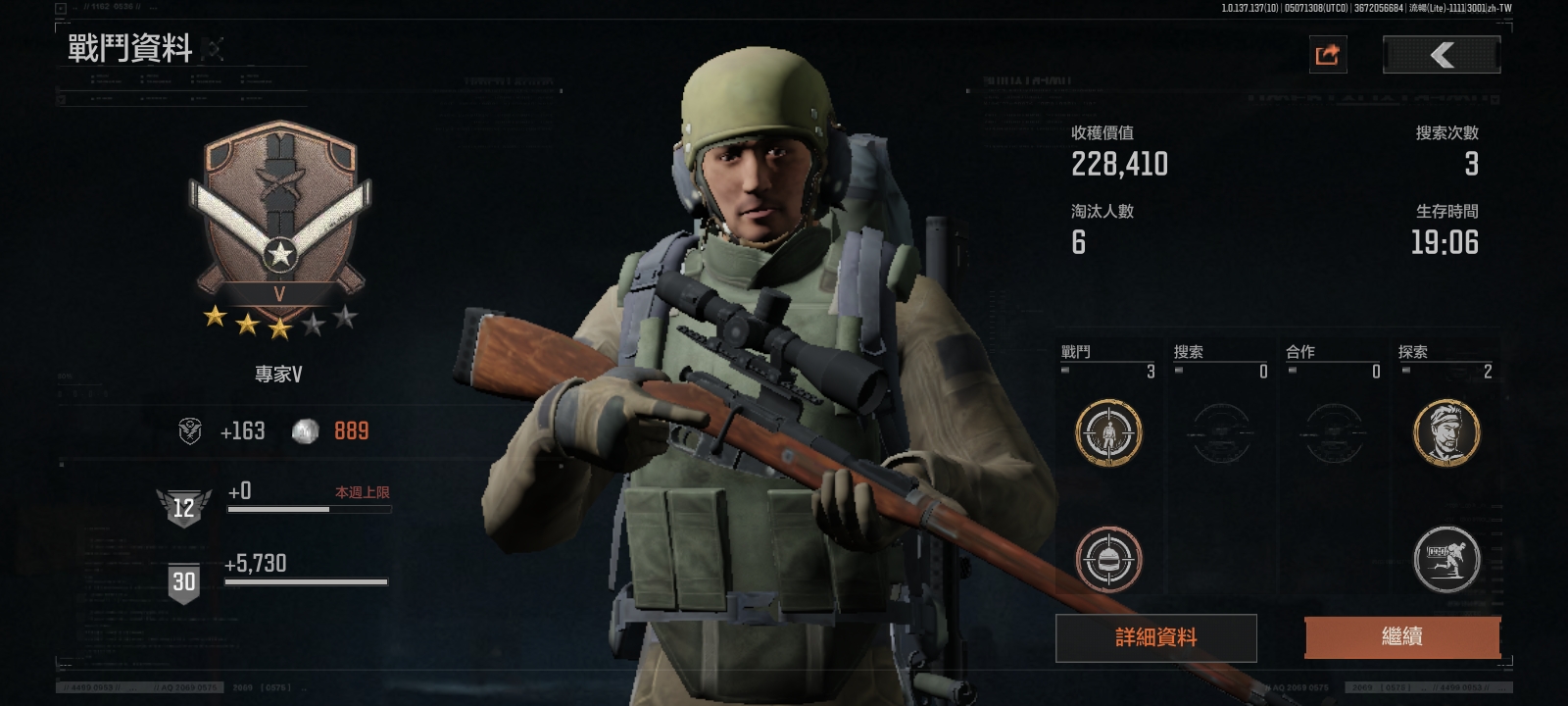
Task: Share the battle results
Action: 1328,55
